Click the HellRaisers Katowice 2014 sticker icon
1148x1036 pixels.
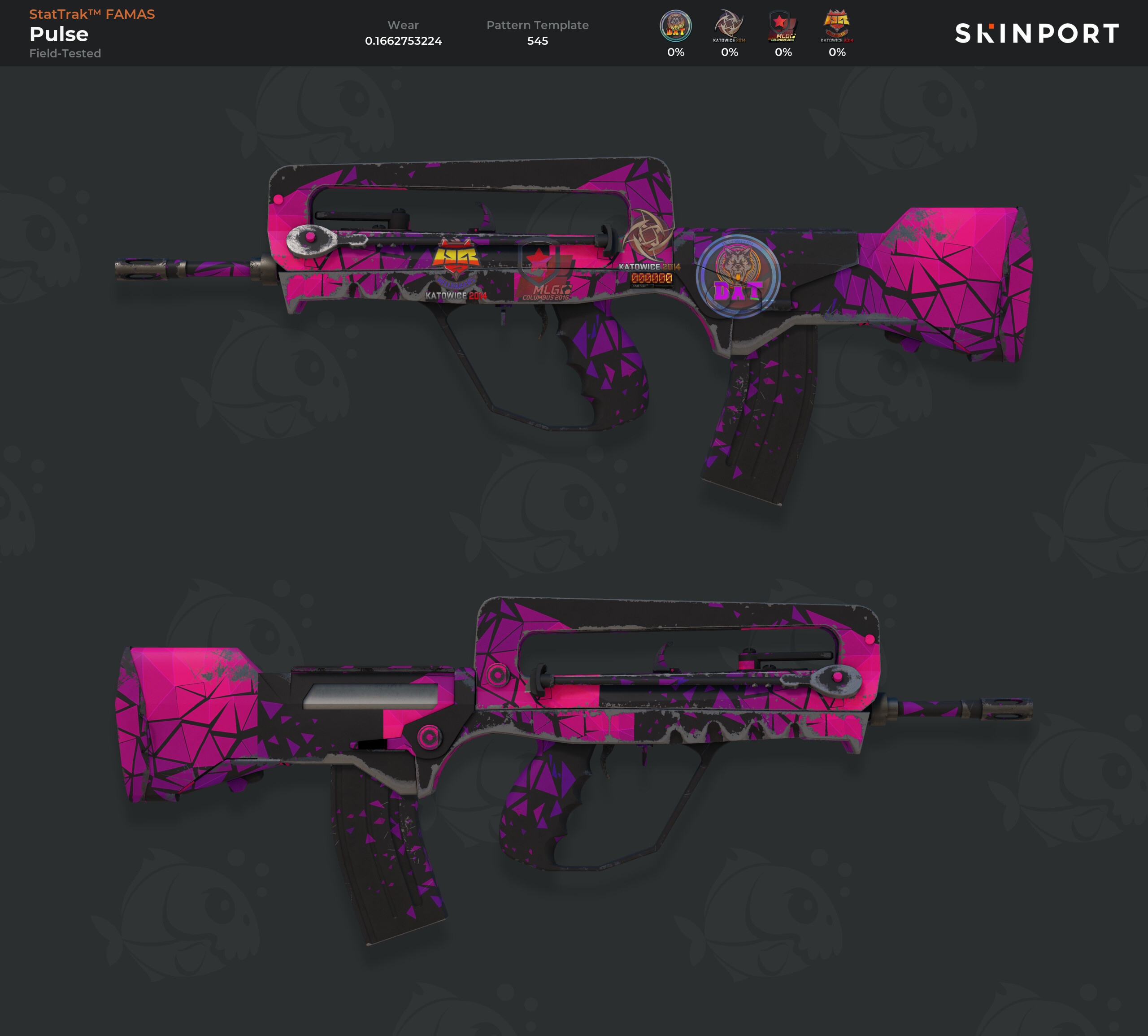836,26
